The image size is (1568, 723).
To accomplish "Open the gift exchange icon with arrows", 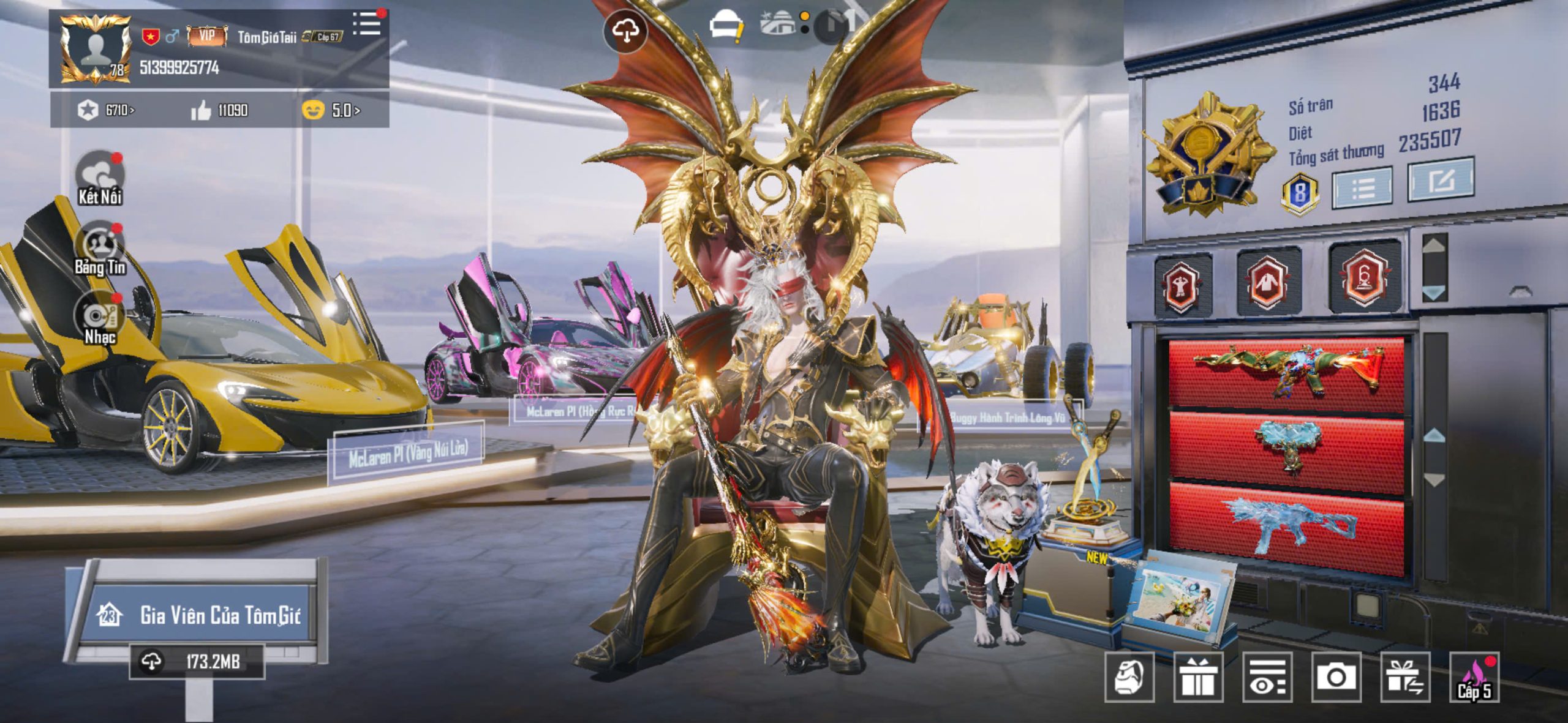I will (x=1405, y=677).
